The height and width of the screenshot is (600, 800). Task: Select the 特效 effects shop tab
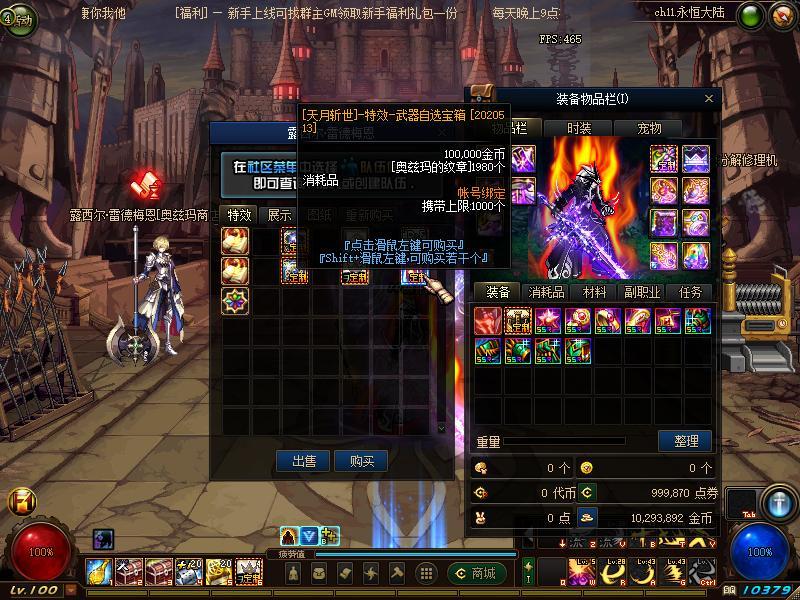[239, 215]
